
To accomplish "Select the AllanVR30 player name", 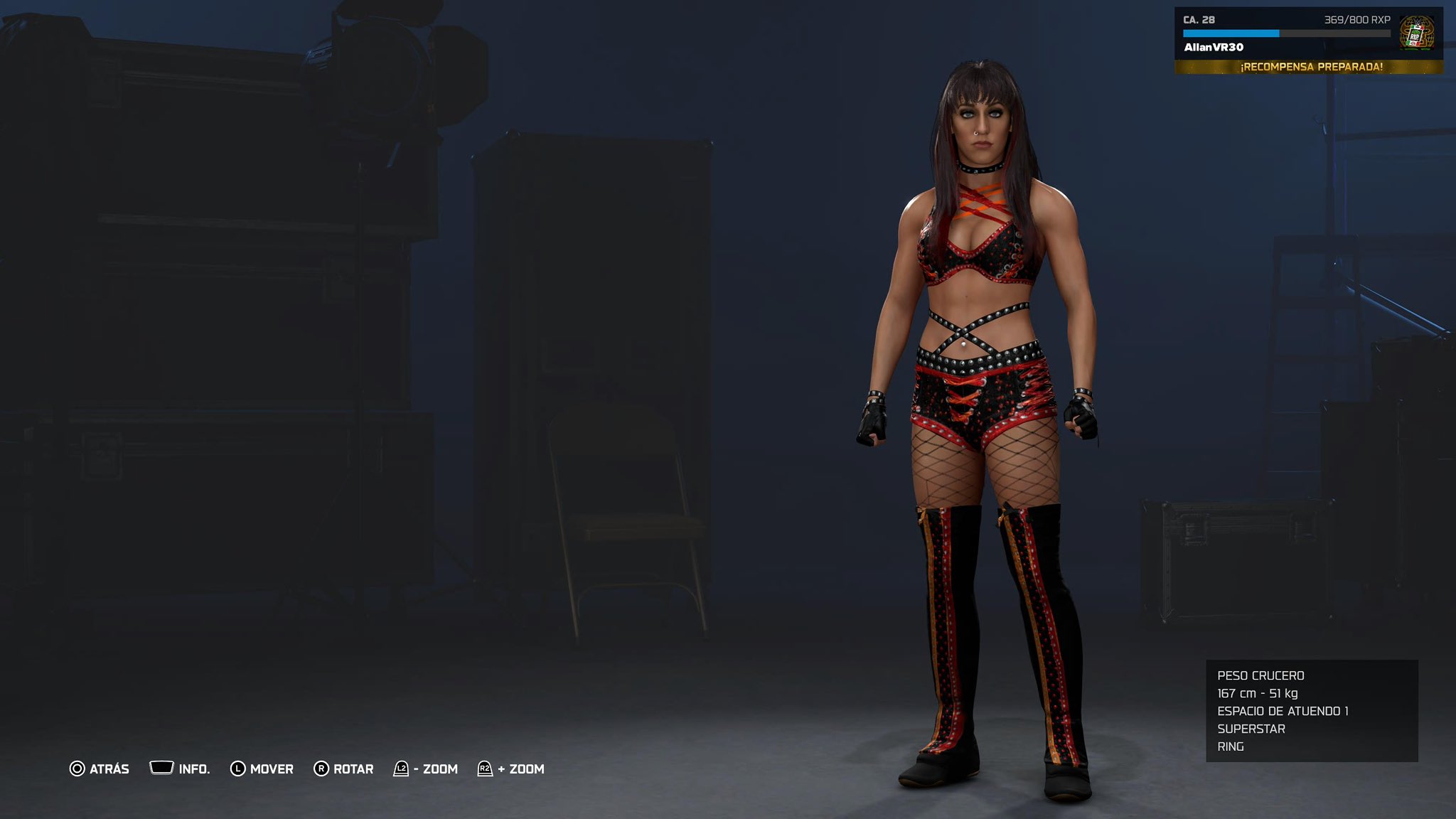I will pos(1214,48).
